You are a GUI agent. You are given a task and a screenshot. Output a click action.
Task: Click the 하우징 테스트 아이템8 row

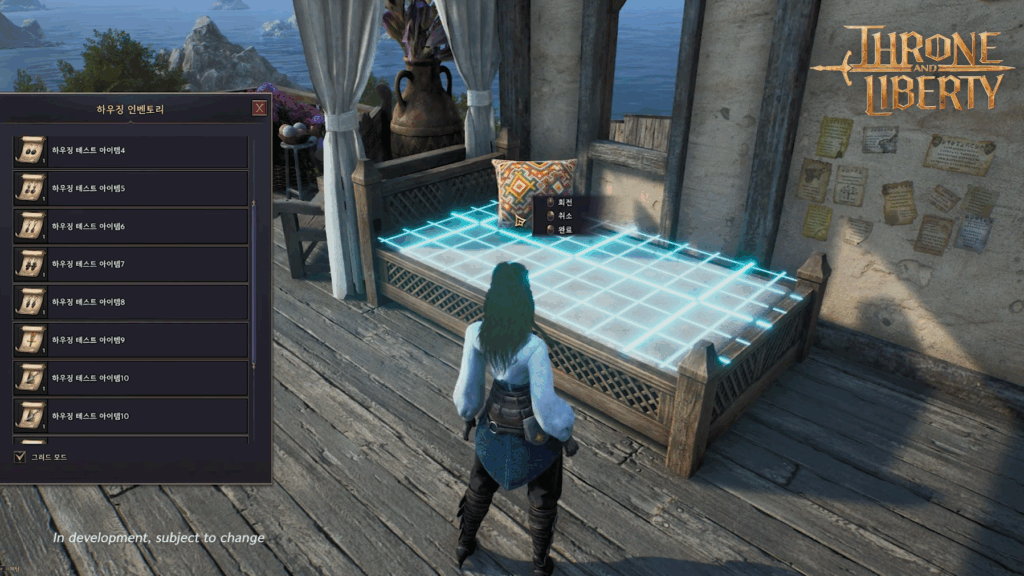(131, 302)
